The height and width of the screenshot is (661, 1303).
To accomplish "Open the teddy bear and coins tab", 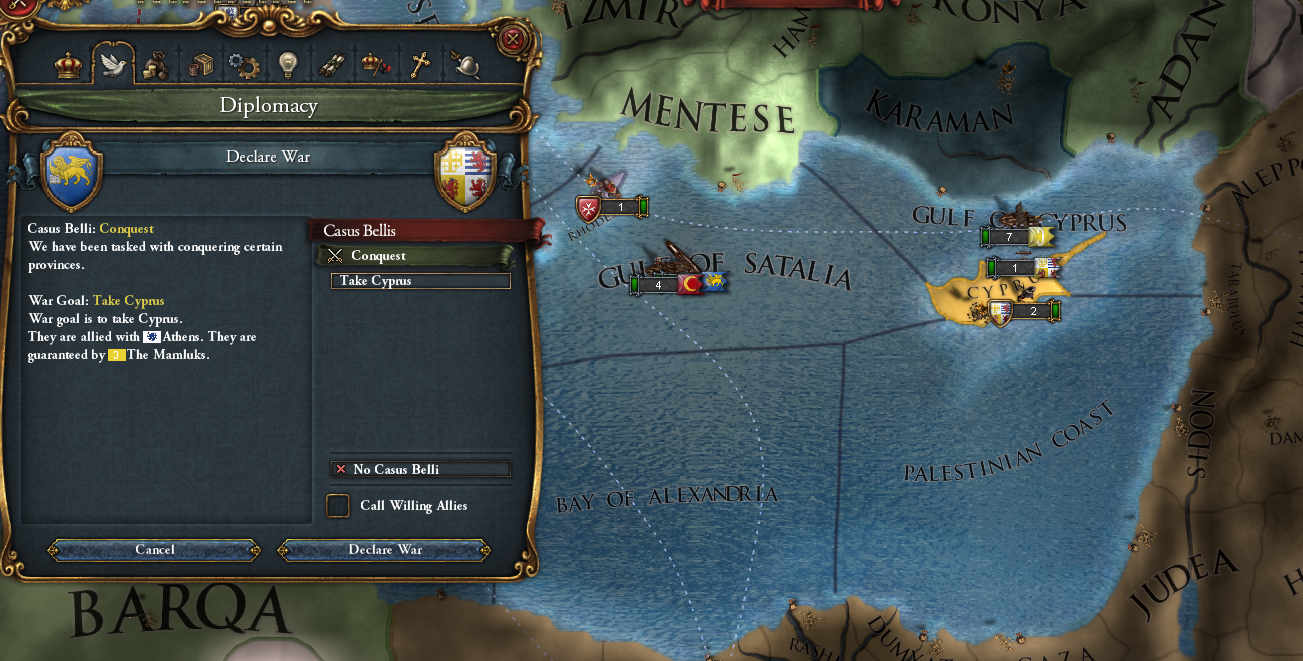I will 155,65.
